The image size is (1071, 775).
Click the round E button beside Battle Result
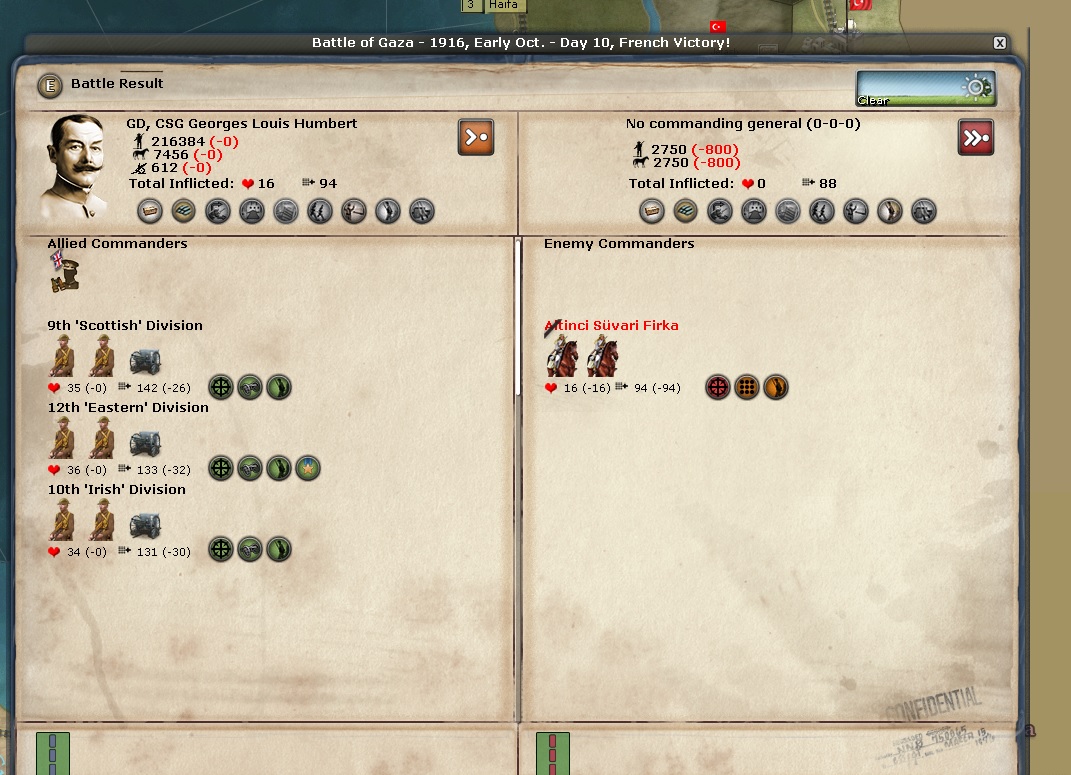50,85
